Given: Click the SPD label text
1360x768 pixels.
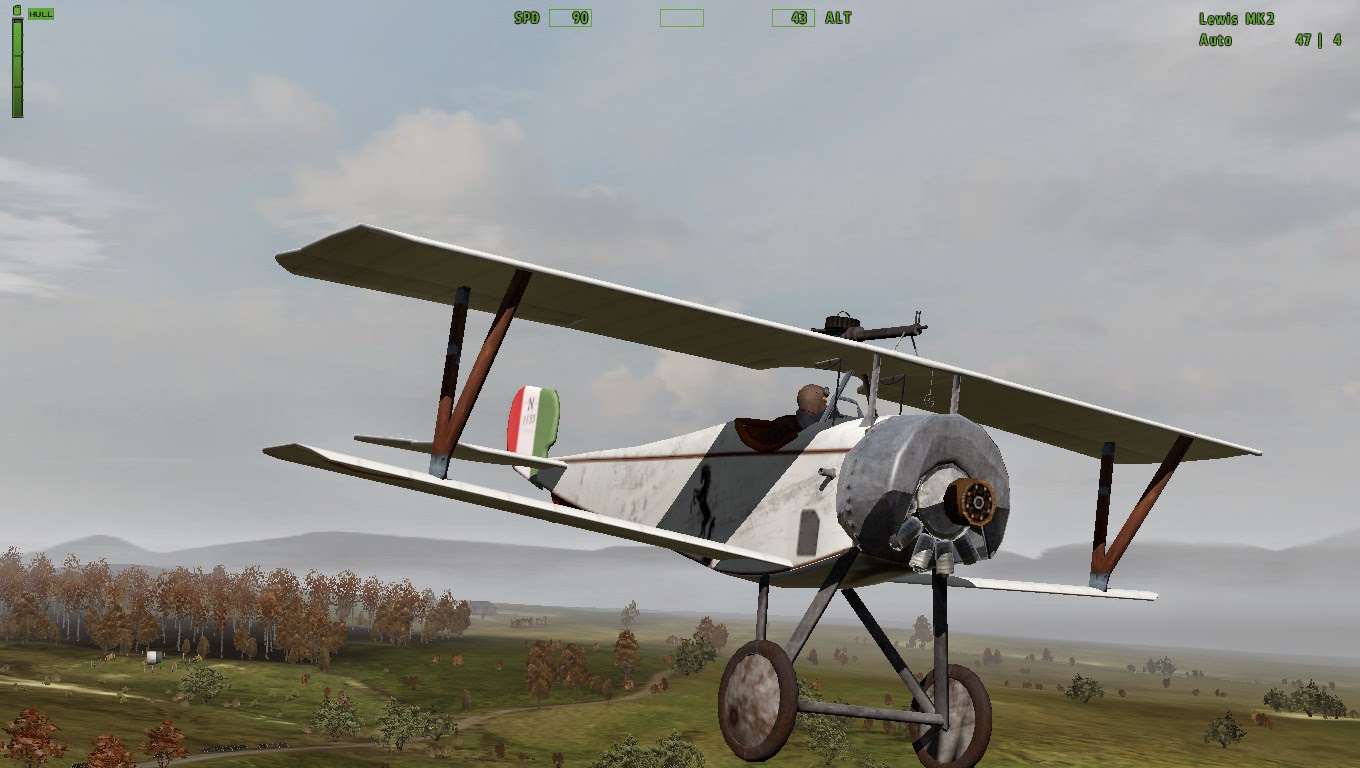Looking at the screenshot, I should click(527, 18).
